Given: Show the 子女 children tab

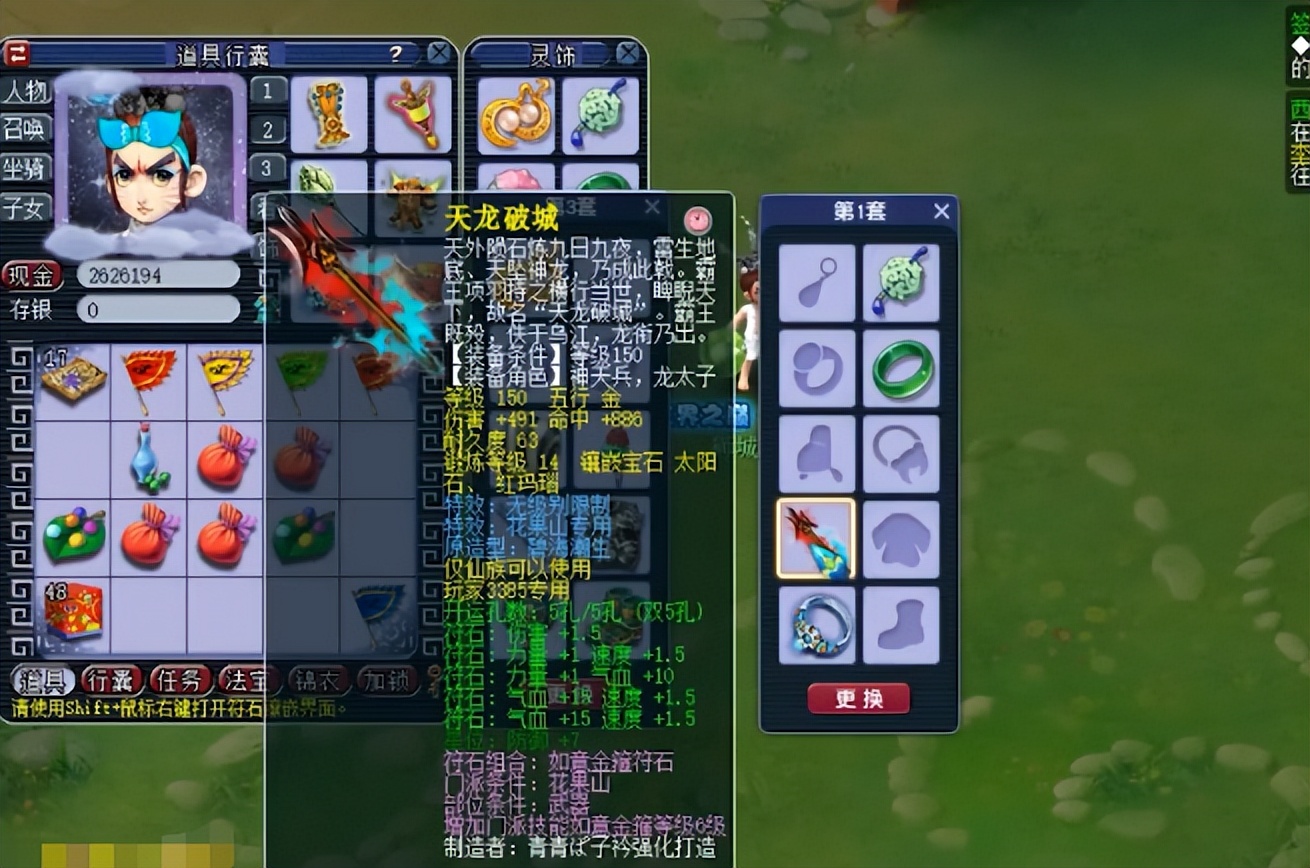Looking at the screenshot, I should pyautogui.click(x=25, y=206).
